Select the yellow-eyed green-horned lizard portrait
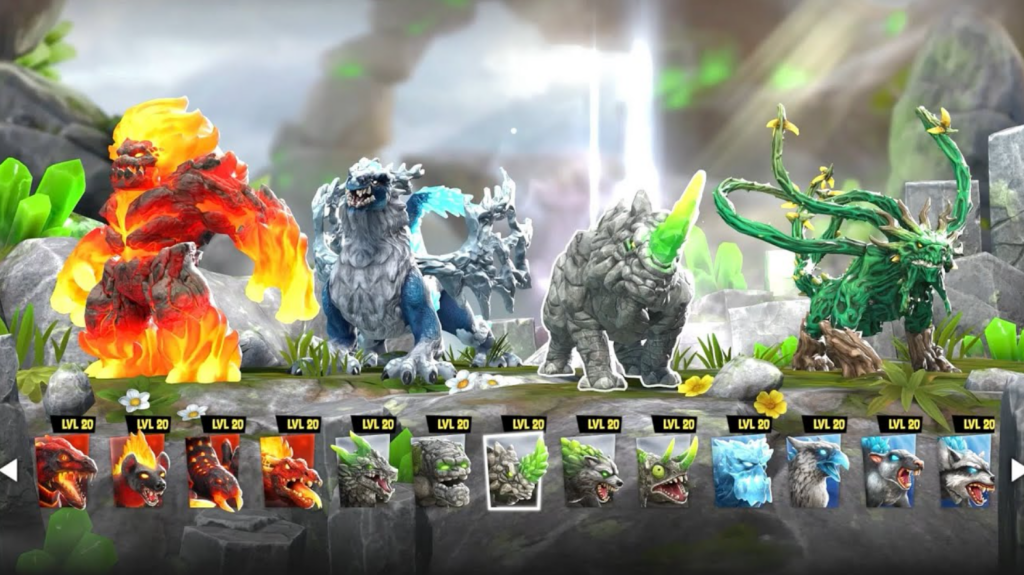This screenshot has width=1024, height=575. coord(666,471)
